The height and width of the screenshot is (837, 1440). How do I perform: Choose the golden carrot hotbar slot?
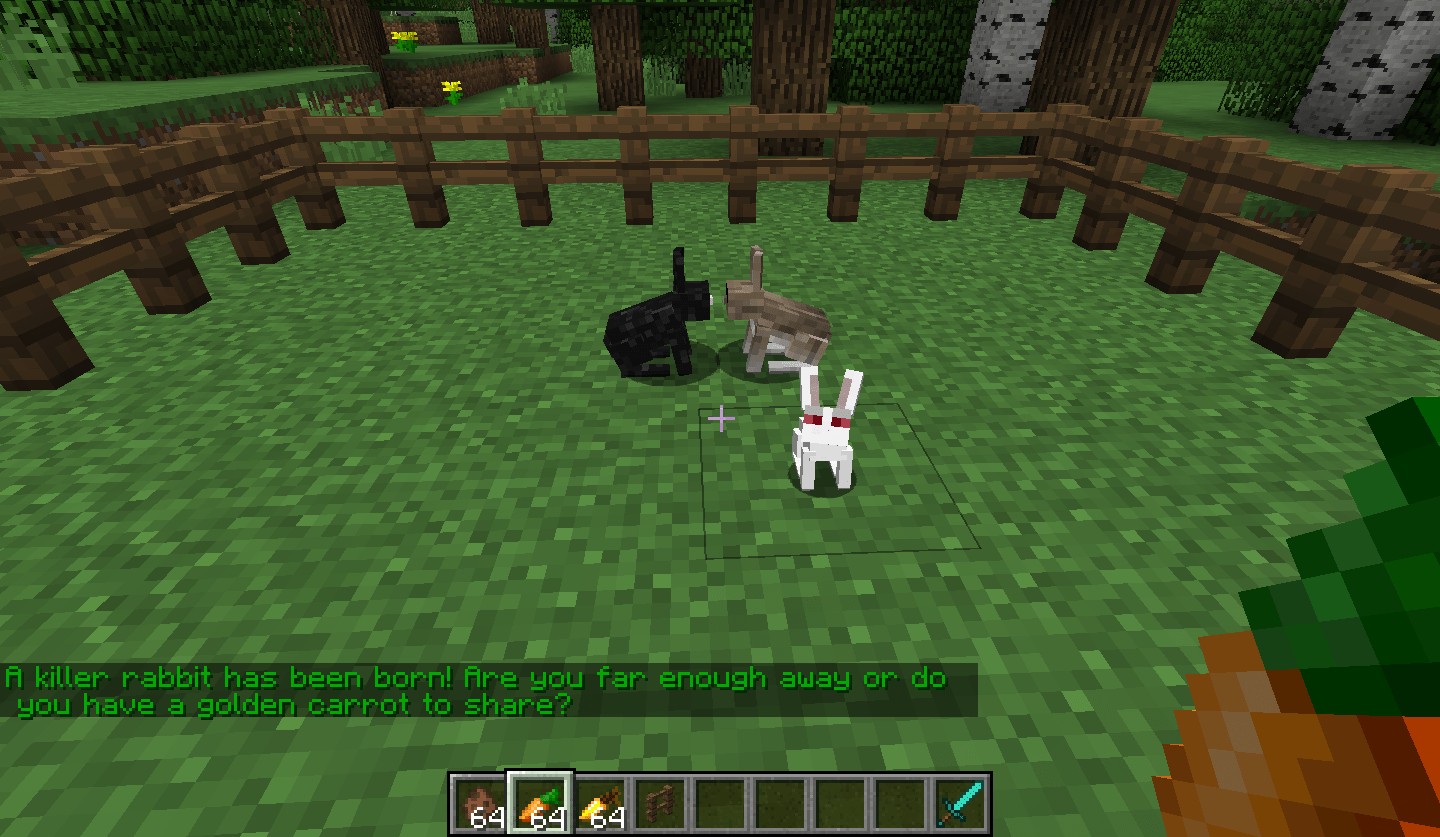(x=600, y=804)
